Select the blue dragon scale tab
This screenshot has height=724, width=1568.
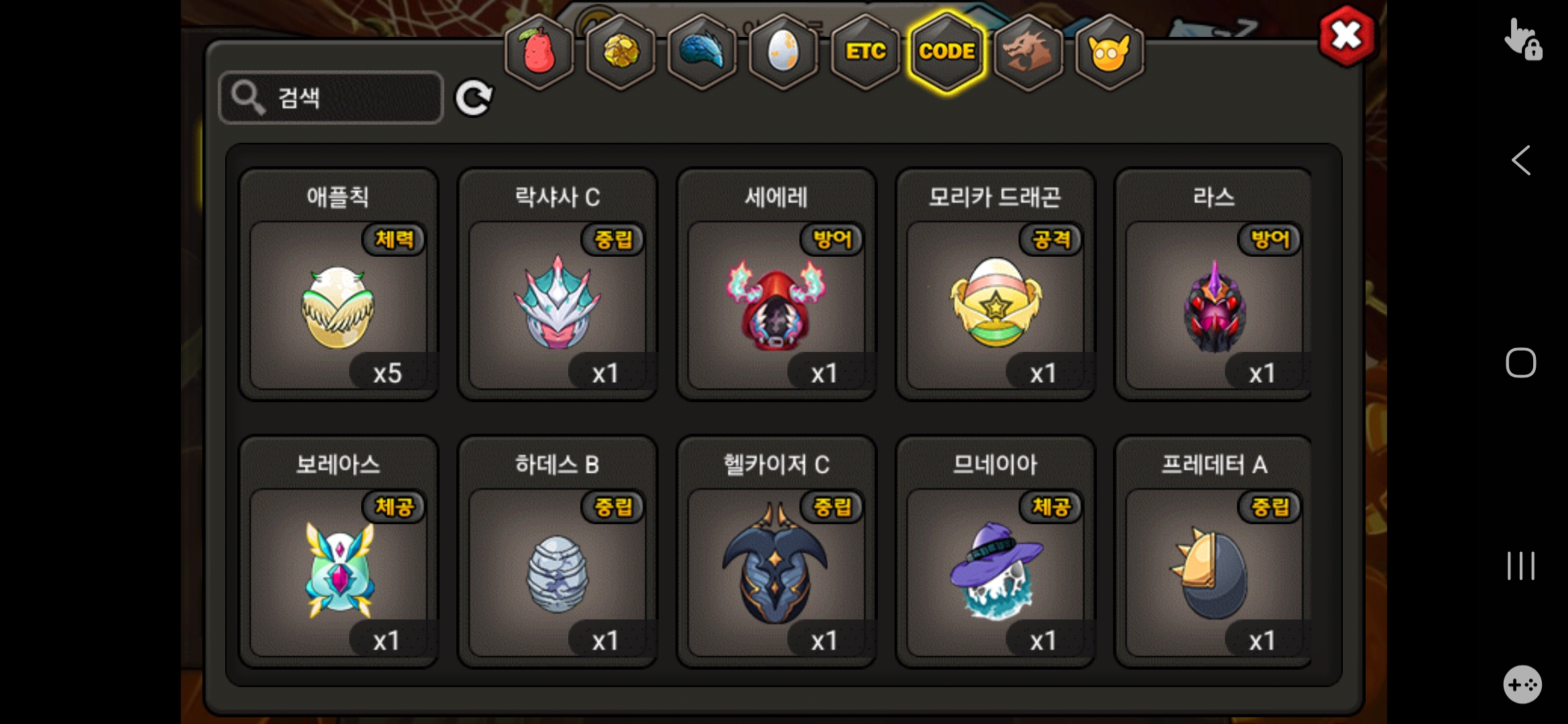pyautogui.click(x=702, y=52)
